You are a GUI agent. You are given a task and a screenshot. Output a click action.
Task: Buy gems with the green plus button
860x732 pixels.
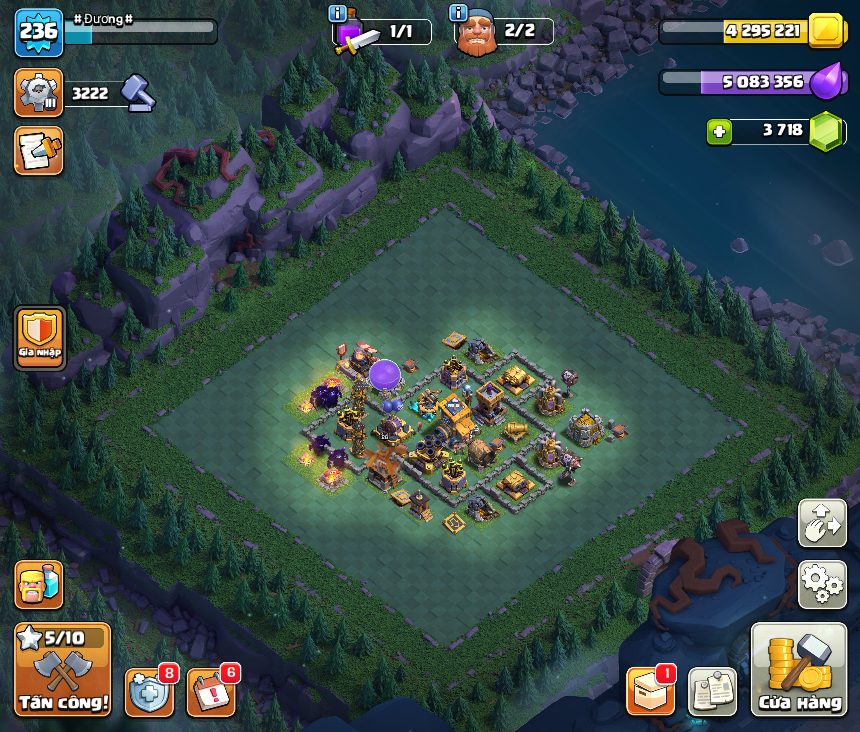(718, 131)
